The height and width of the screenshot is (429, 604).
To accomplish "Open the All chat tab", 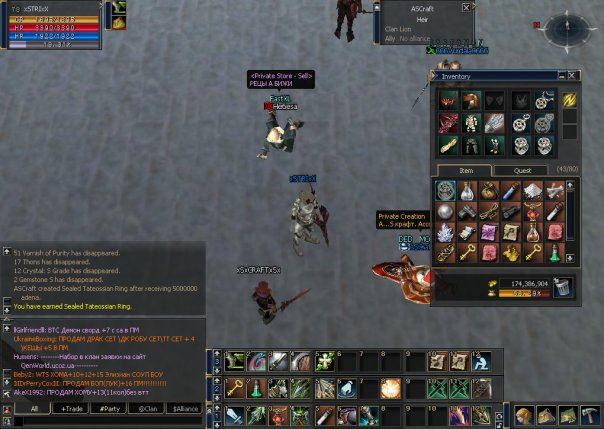I will pos(33,409).
